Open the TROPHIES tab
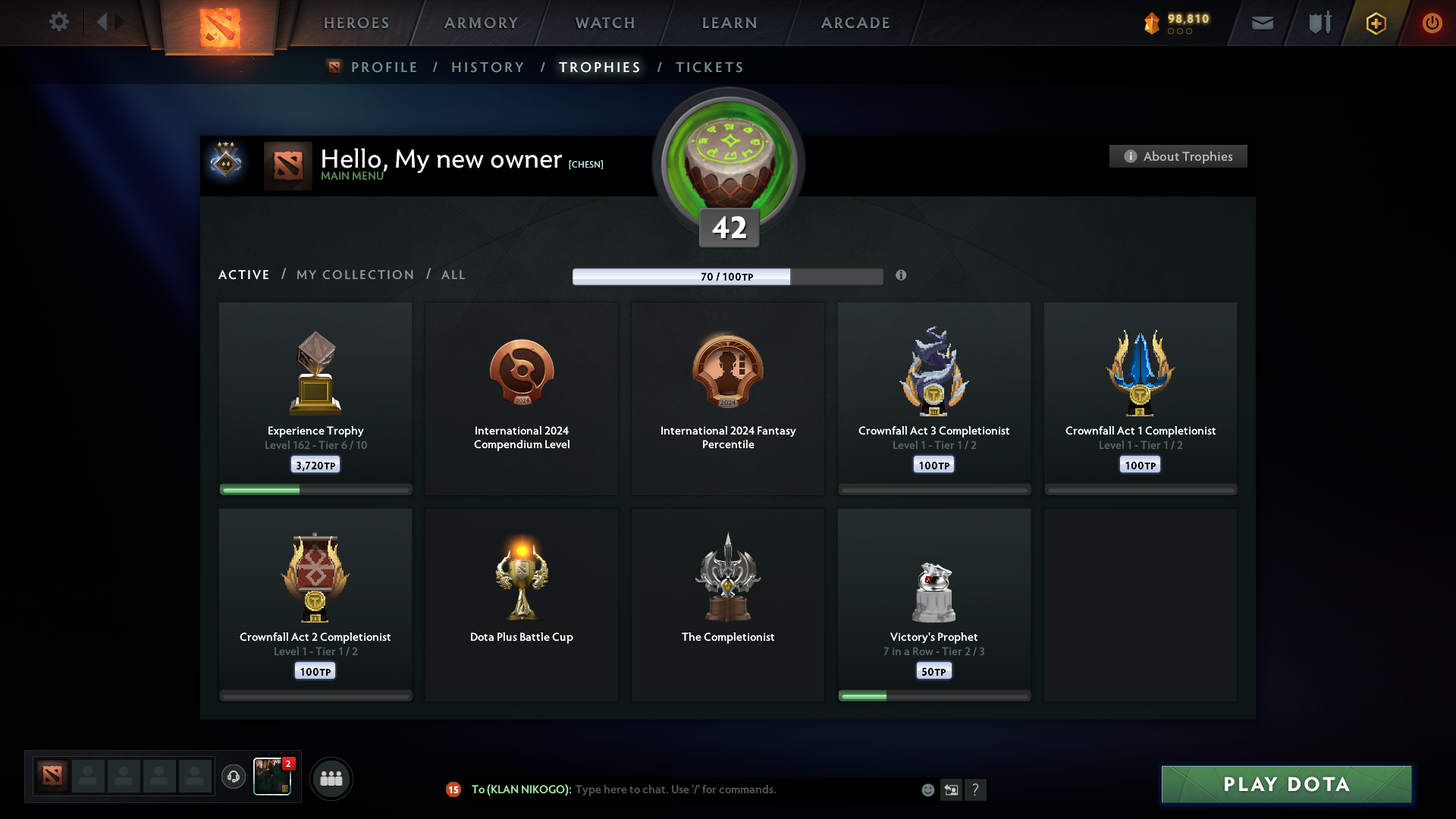 coord(599,67)
